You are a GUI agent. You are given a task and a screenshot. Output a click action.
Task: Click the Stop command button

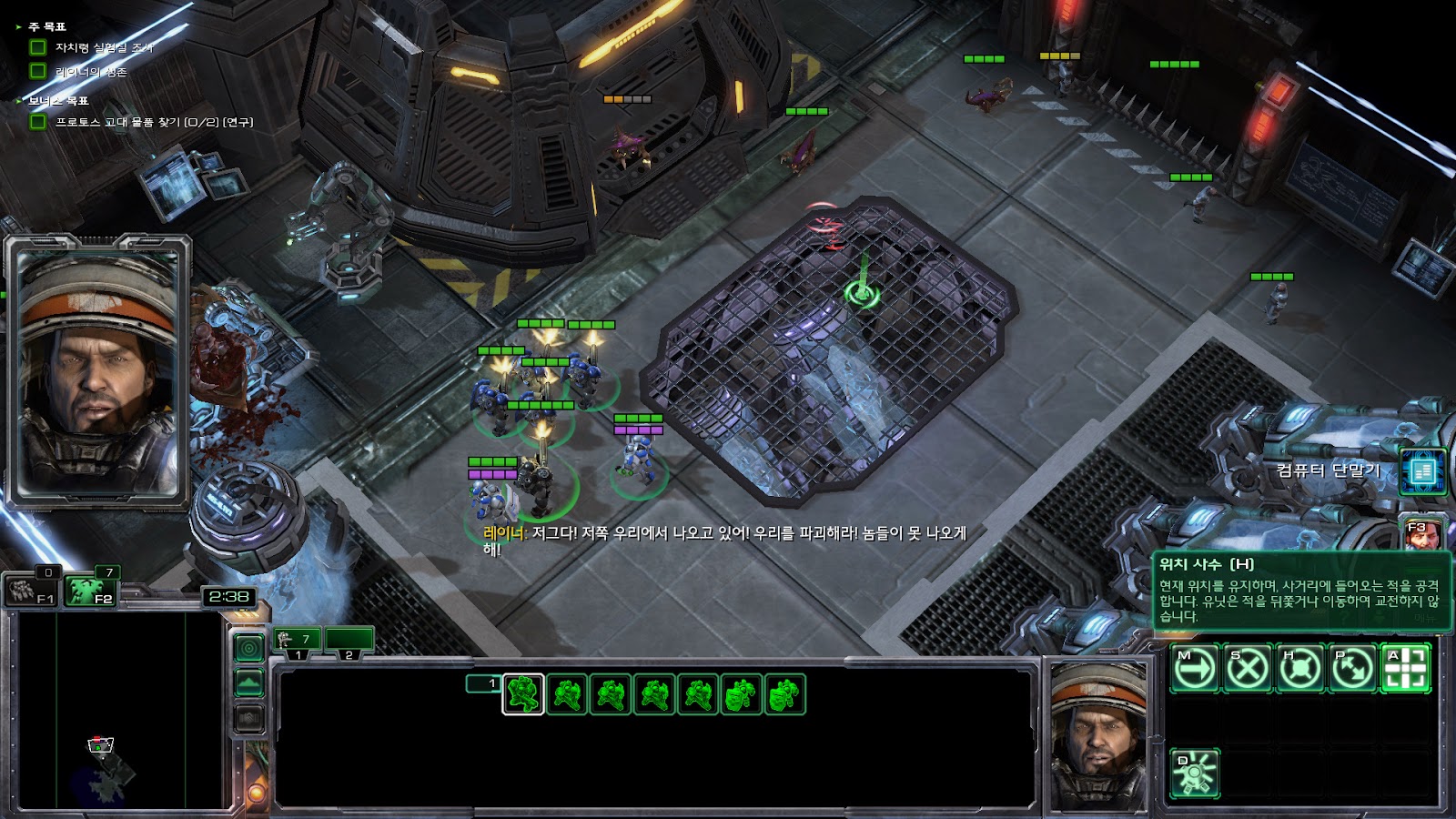(x=1247, y=669)
